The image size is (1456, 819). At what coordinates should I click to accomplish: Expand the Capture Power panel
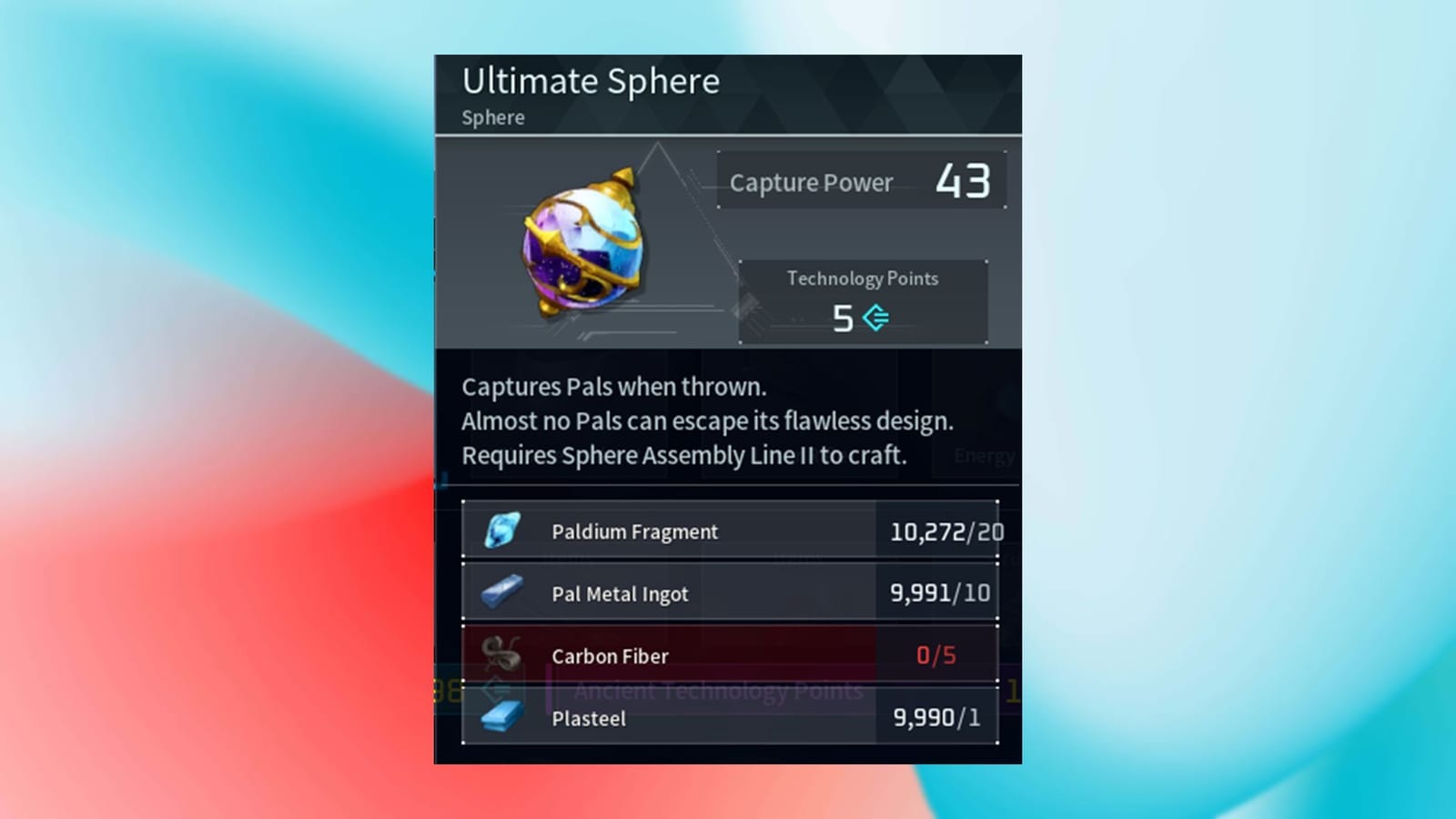(x=862, y=179)
